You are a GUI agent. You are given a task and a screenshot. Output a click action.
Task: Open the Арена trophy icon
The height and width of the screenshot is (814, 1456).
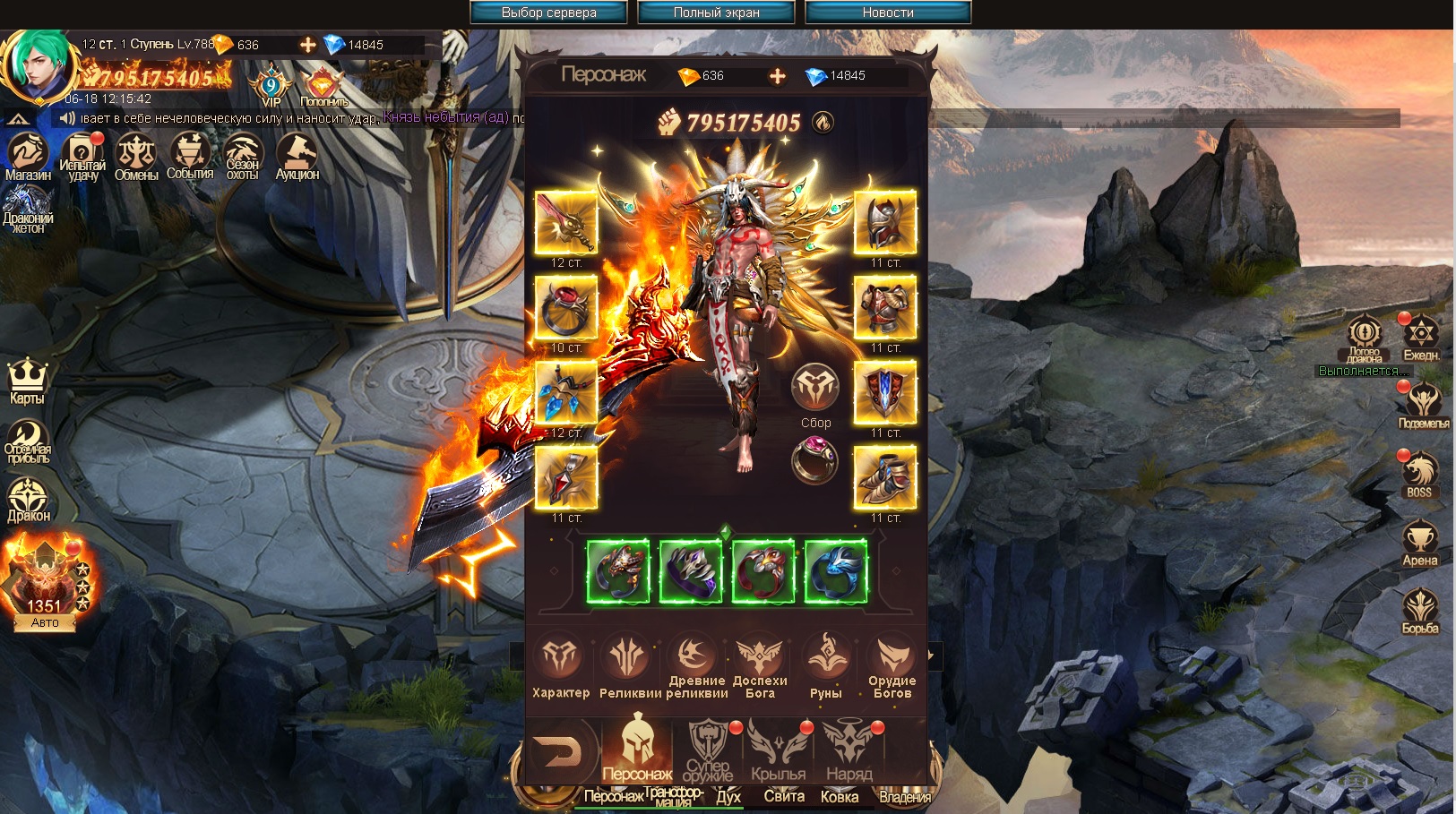1420,544
